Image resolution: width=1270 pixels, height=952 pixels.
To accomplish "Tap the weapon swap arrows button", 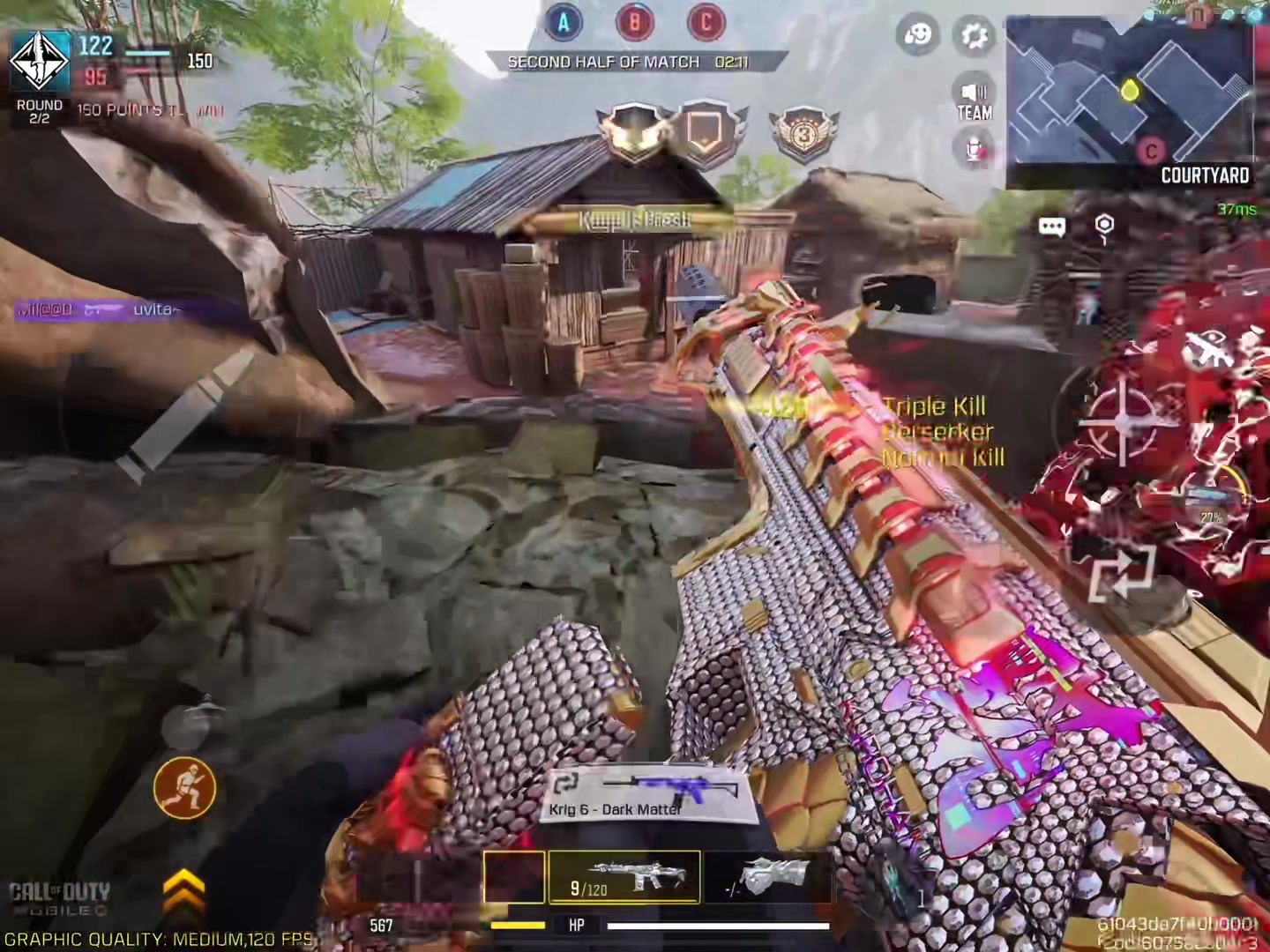I will [x=1121, y=573].
